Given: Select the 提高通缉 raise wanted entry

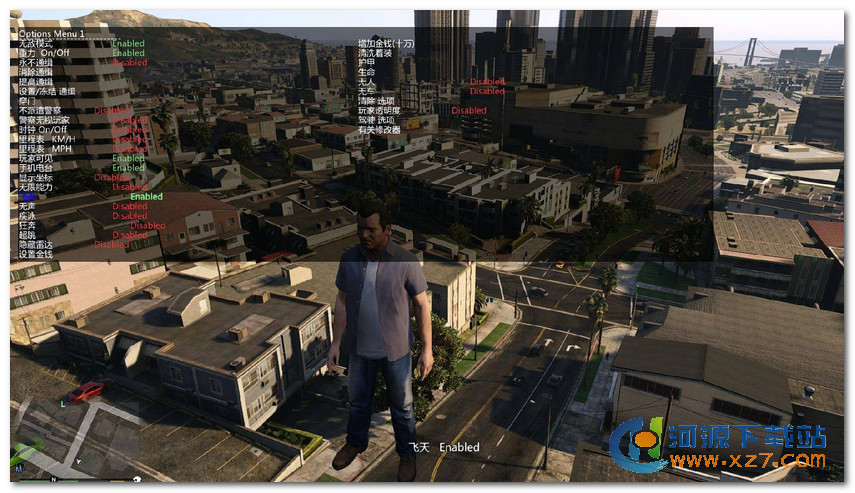Looking at the screenshot, I should [36, 82].
